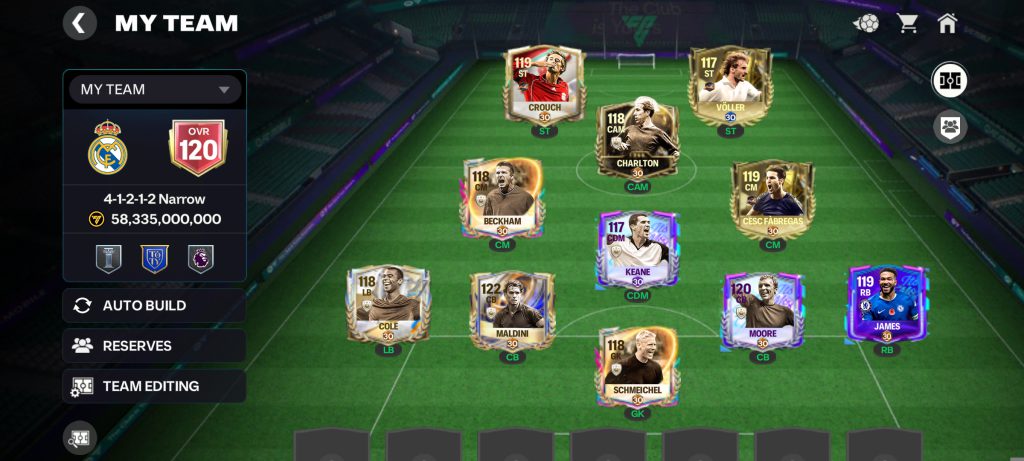
Task: Select goalkeeper Schmeichel's card
Action: [x=637, y=367]
